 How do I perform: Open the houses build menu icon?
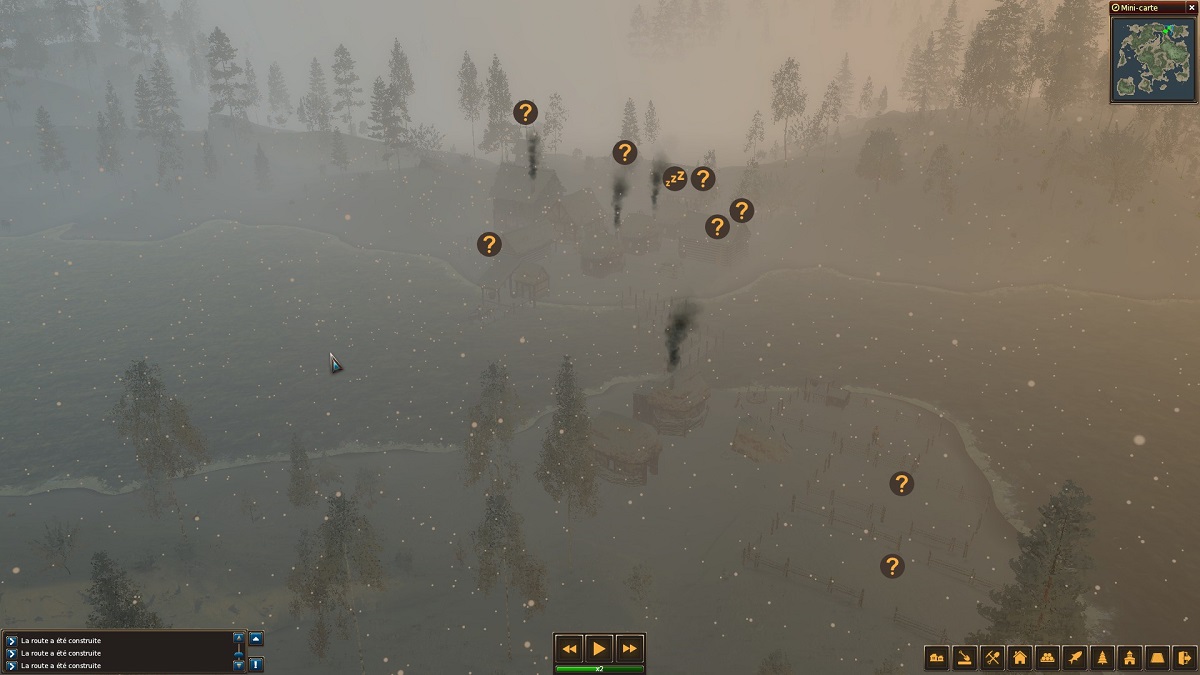coord(937,657)
